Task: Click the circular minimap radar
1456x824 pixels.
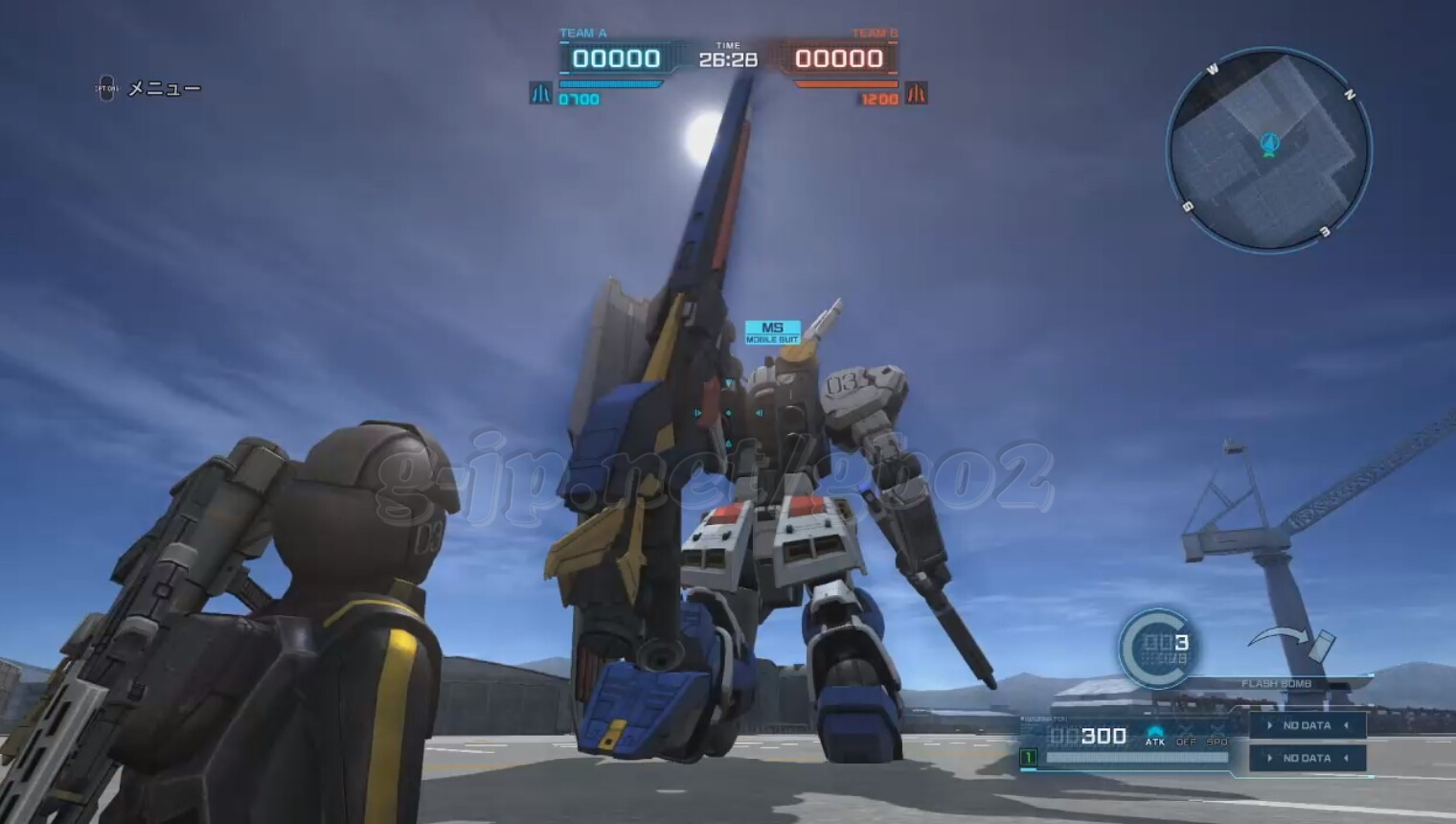Action: (x=1268, y=150)
